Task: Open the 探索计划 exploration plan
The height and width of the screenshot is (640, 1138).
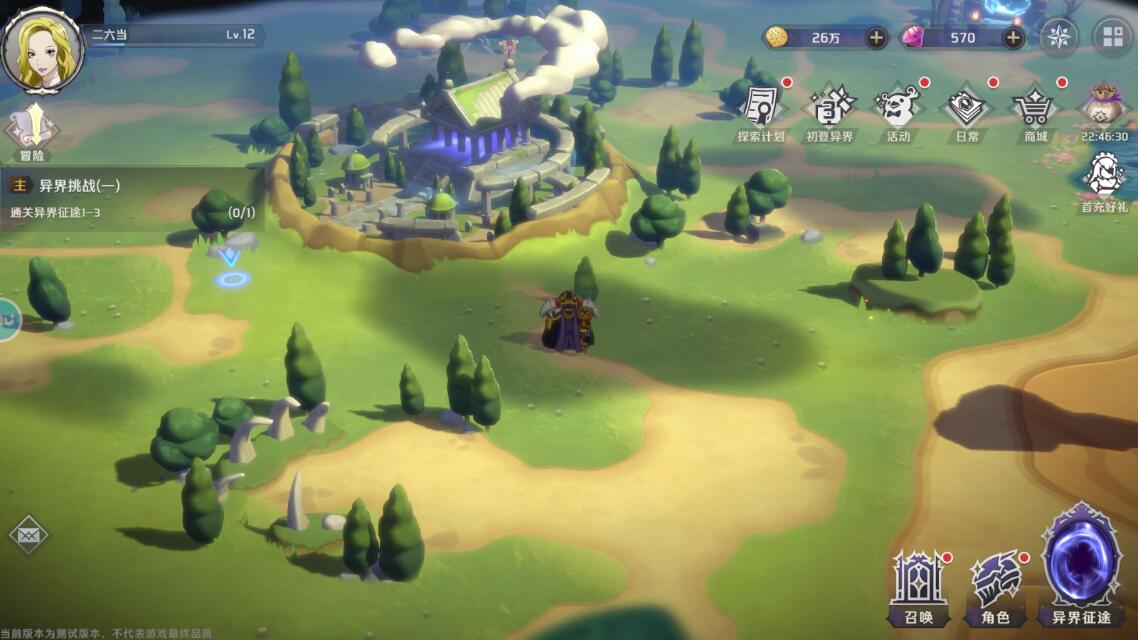Action: pyautogui.click(x=761, y=112)
